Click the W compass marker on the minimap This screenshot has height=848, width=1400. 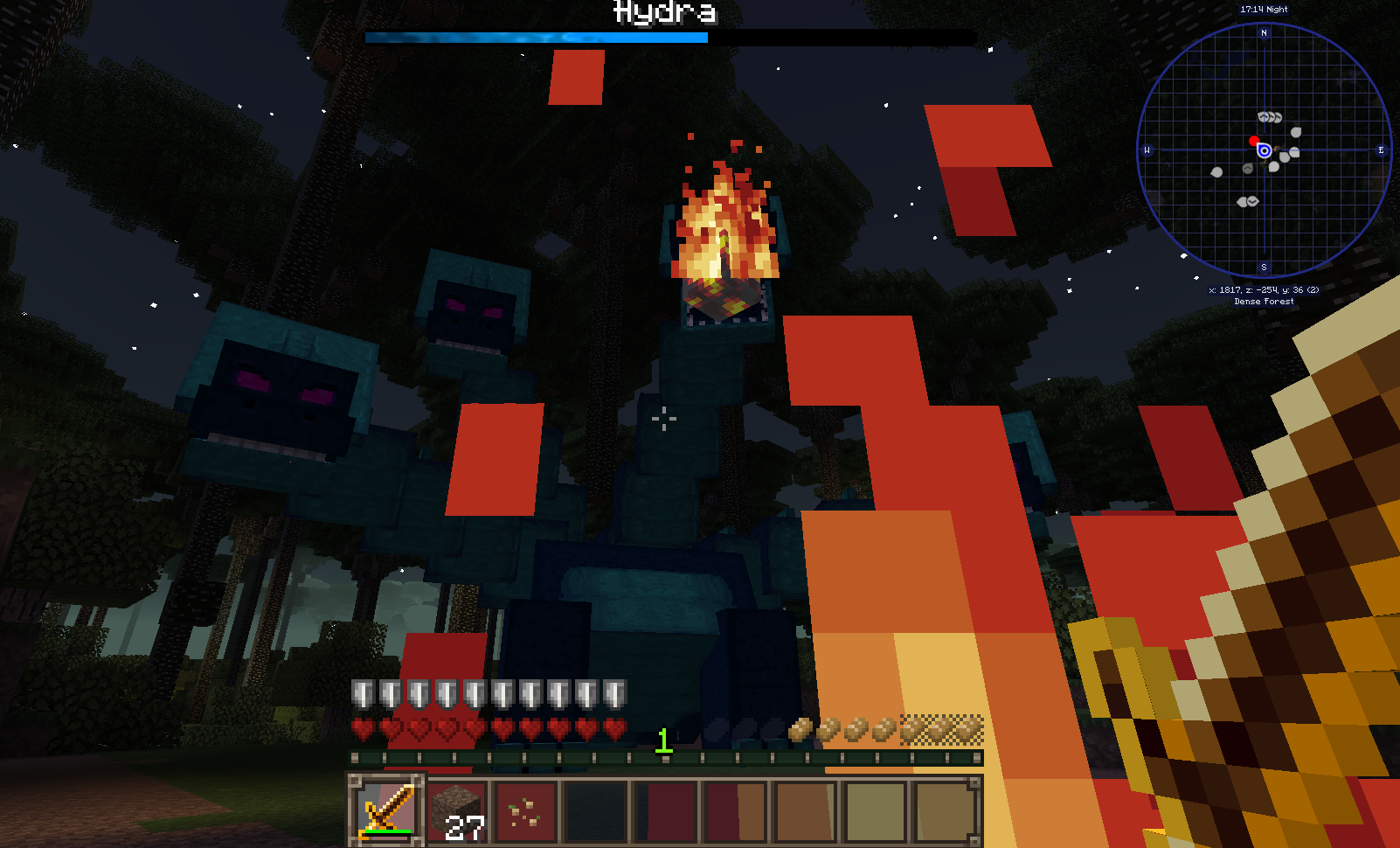click(x=1147, y=149)
